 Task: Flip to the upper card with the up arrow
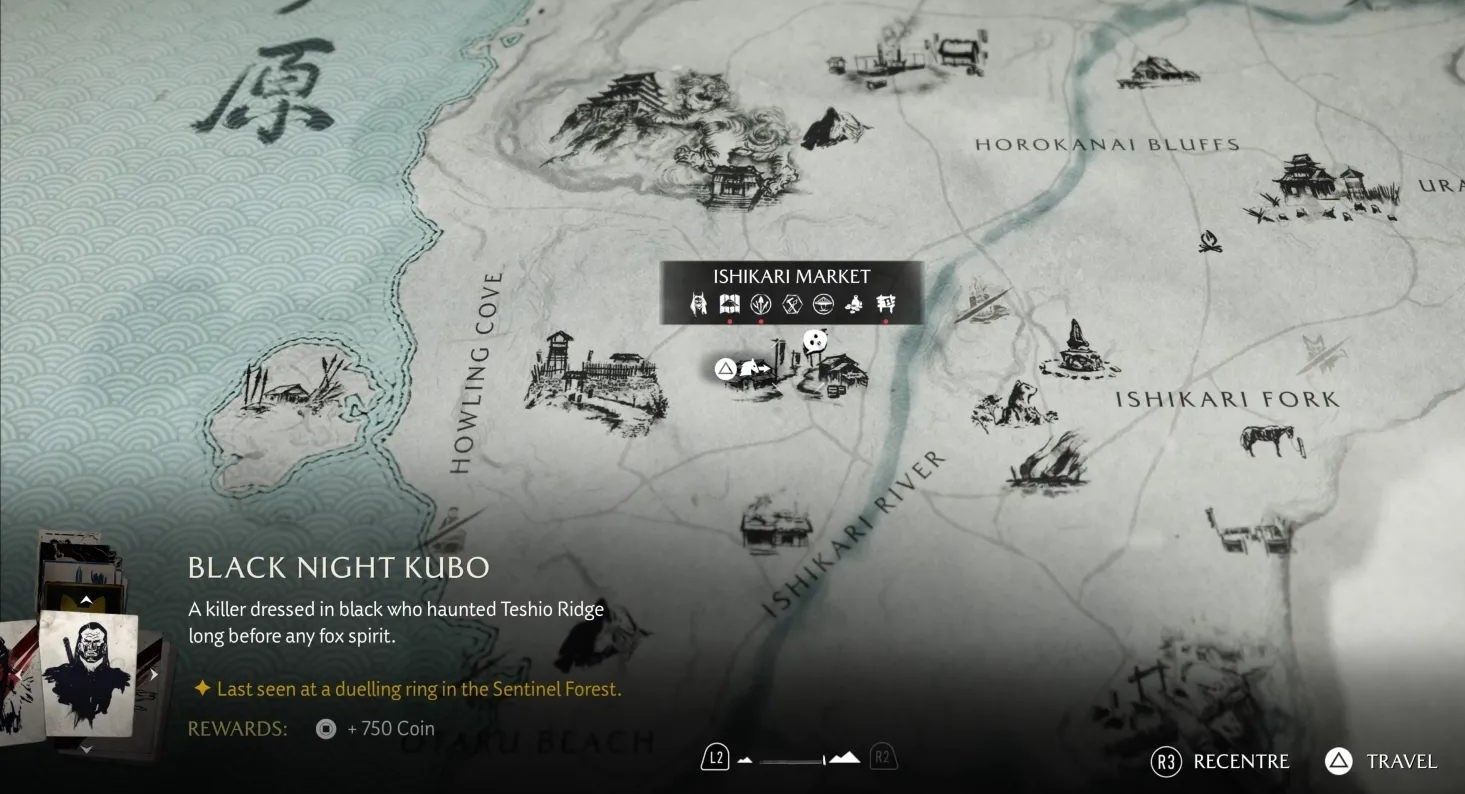86,600
